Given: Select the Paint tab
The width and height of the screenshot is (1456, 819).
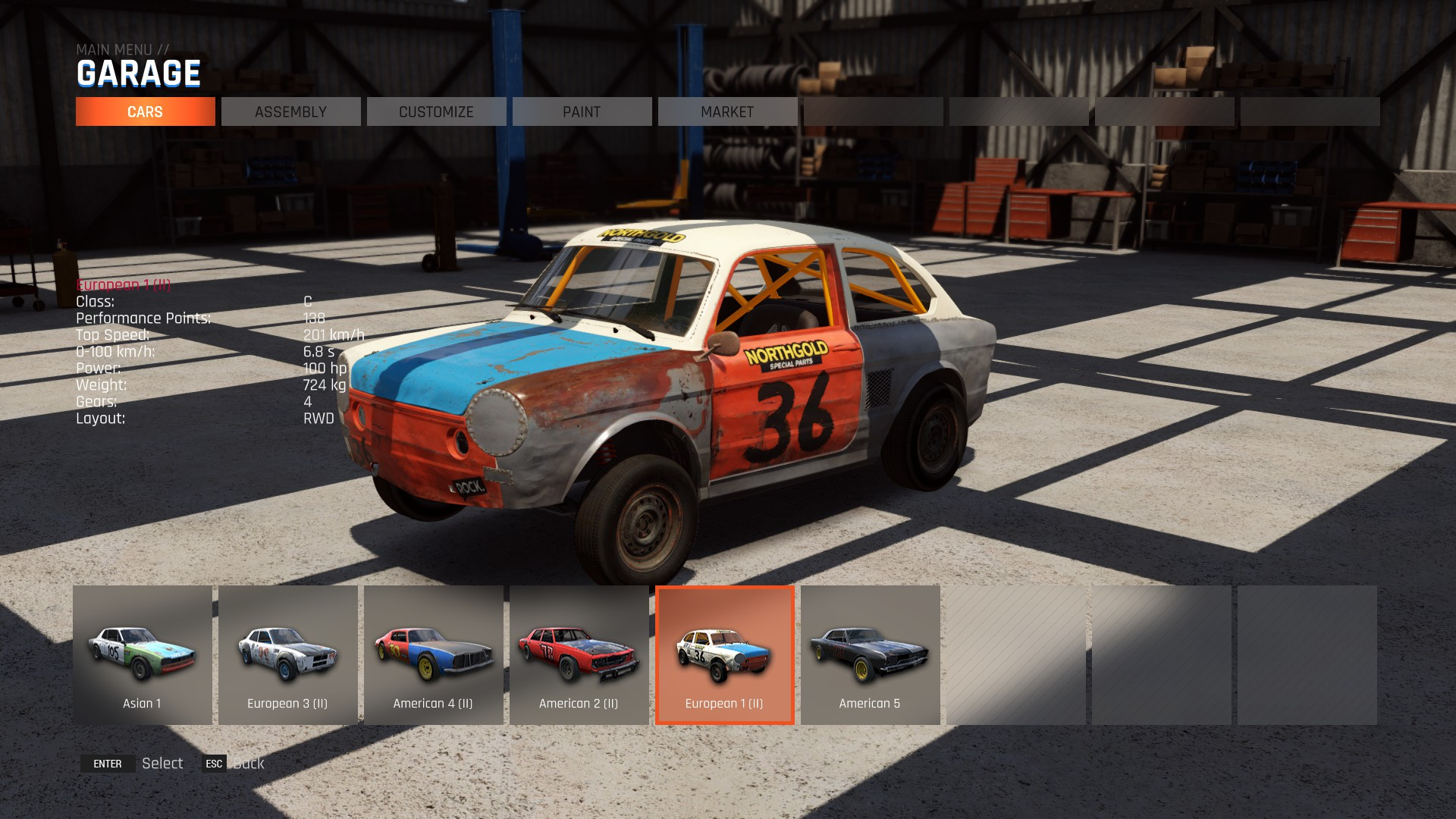Looking at the screenshot, I should [582, 111].
